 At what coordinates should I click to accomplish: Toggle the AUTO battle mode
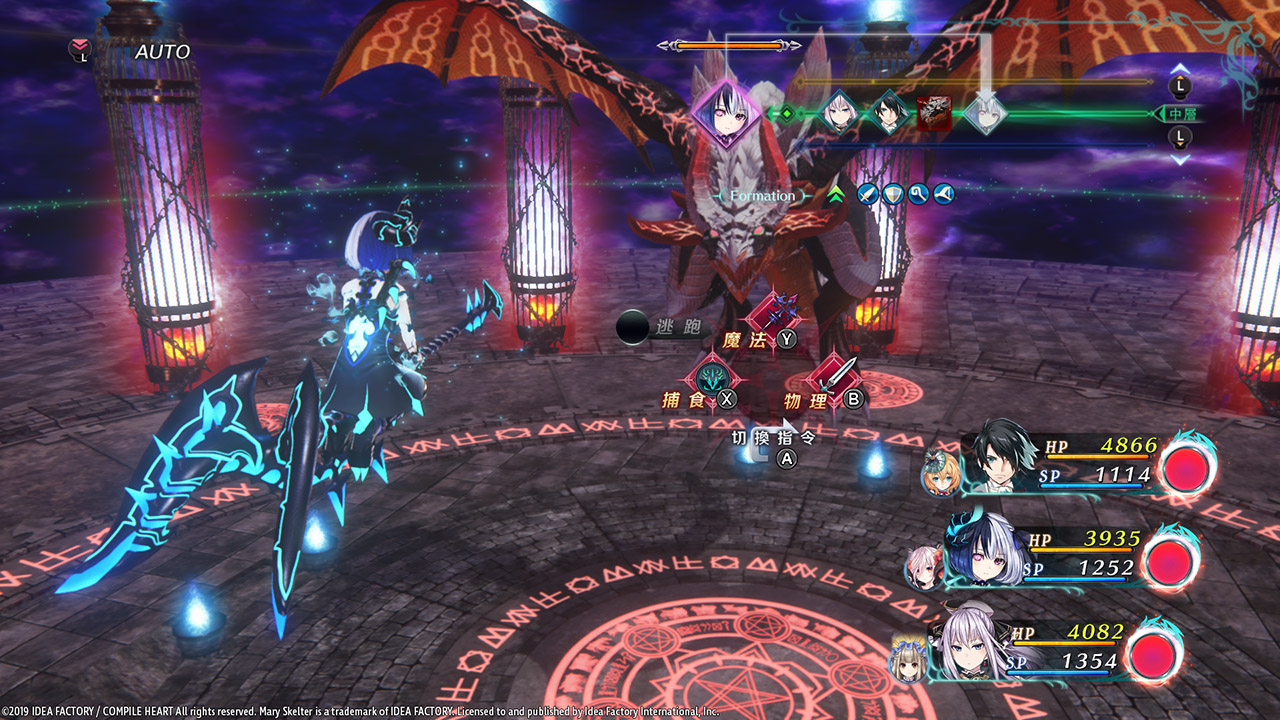pos(162,51)
